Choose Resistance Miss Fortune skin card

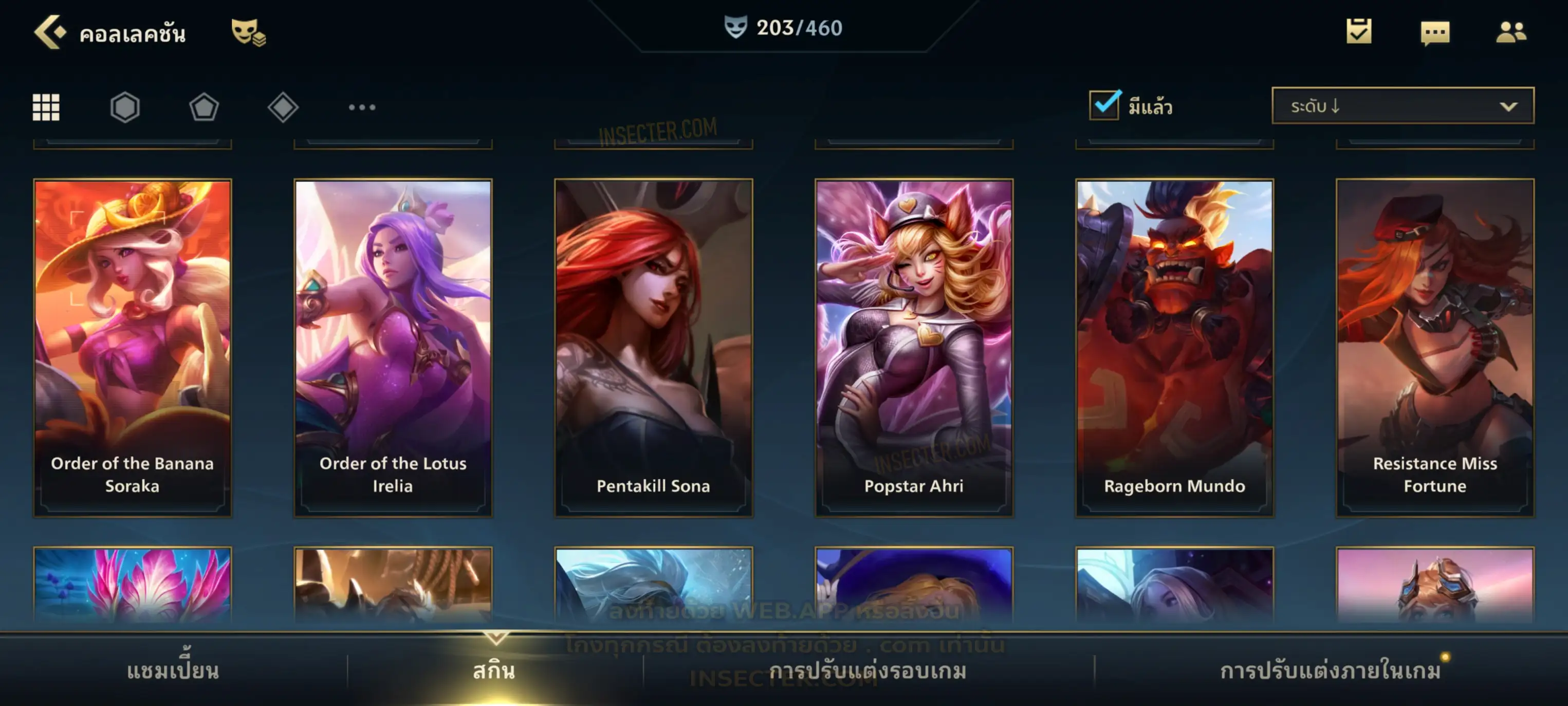[1435, 347]
